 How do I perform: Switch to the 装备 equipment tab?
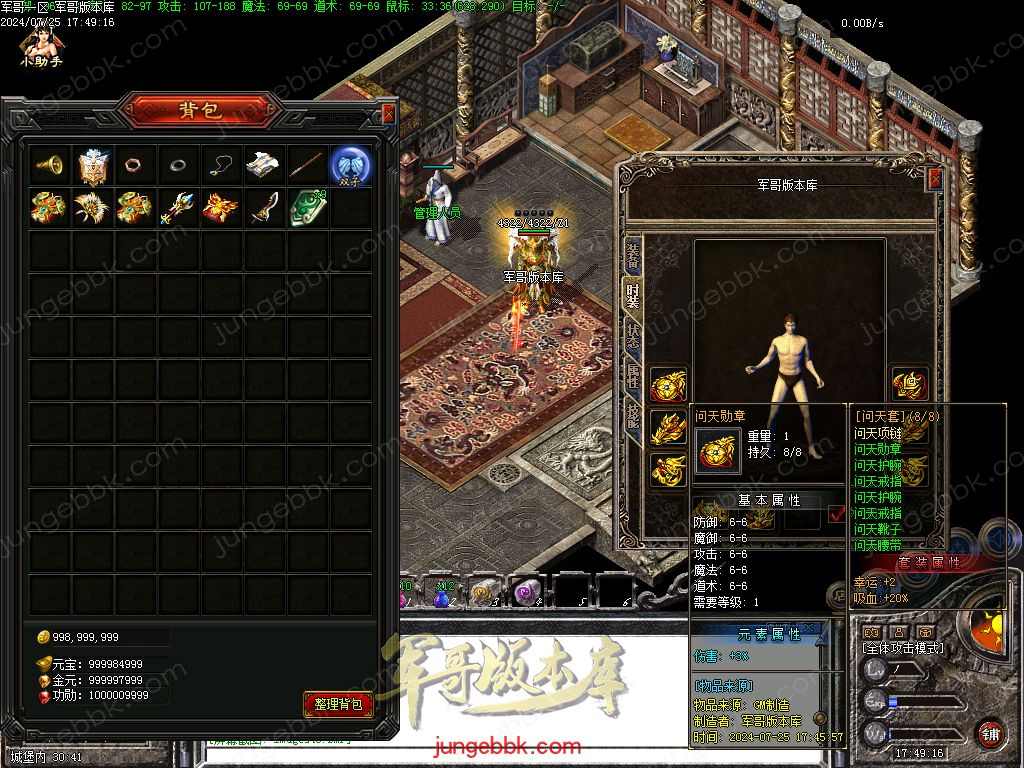click(x=632, y=258)
